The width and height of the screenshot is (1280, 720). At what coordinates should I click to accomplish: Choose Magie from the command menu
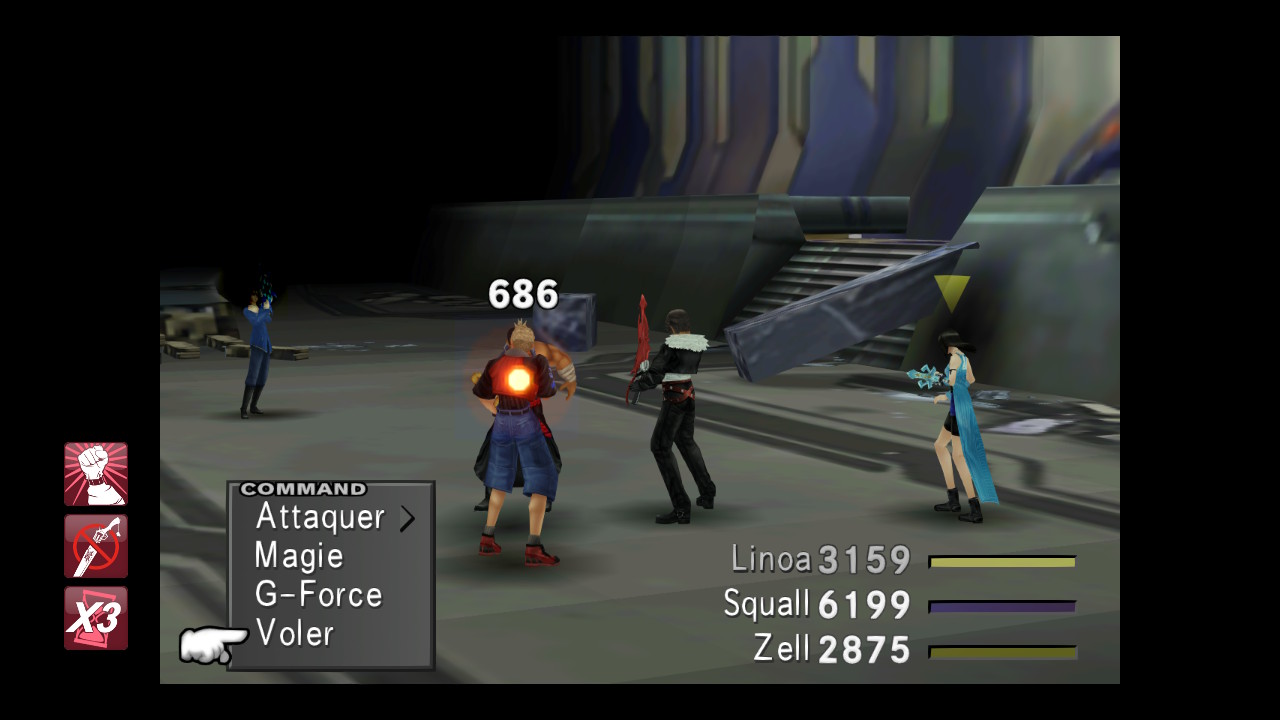299,556
